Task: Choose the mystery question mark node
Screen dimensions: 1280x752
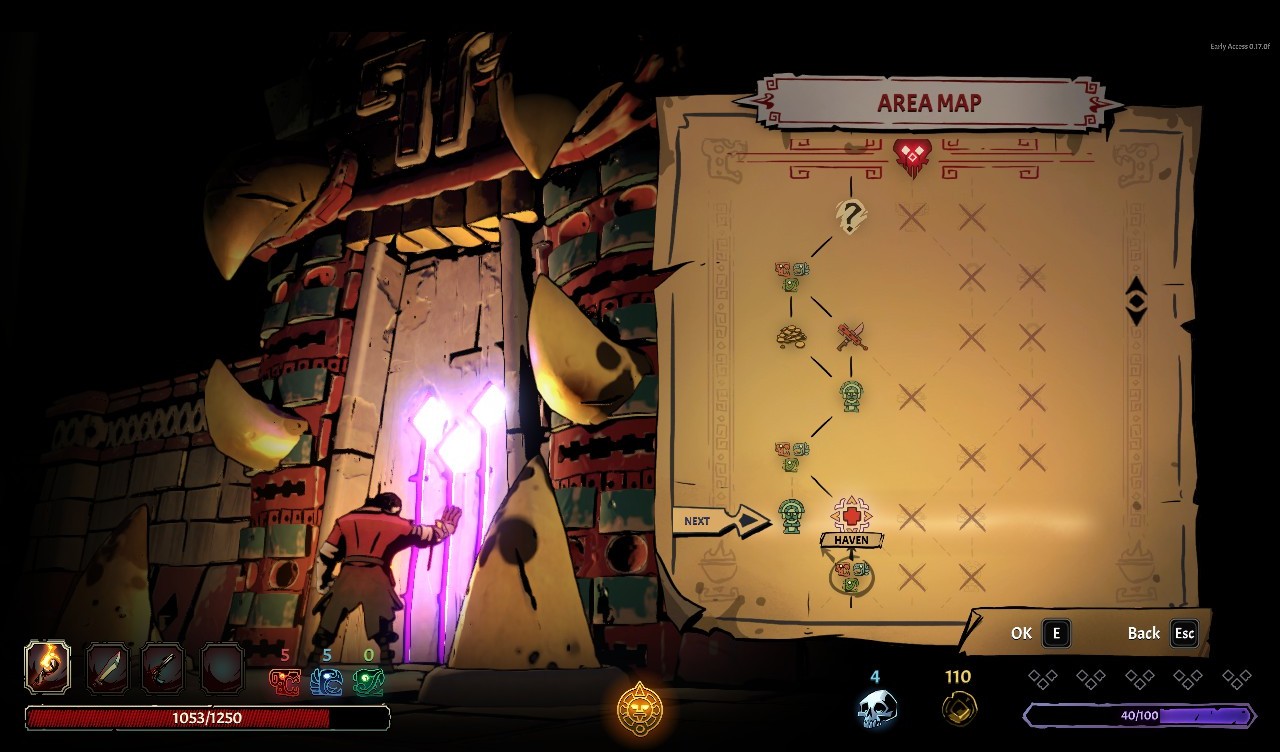Action: coord(850,215)
